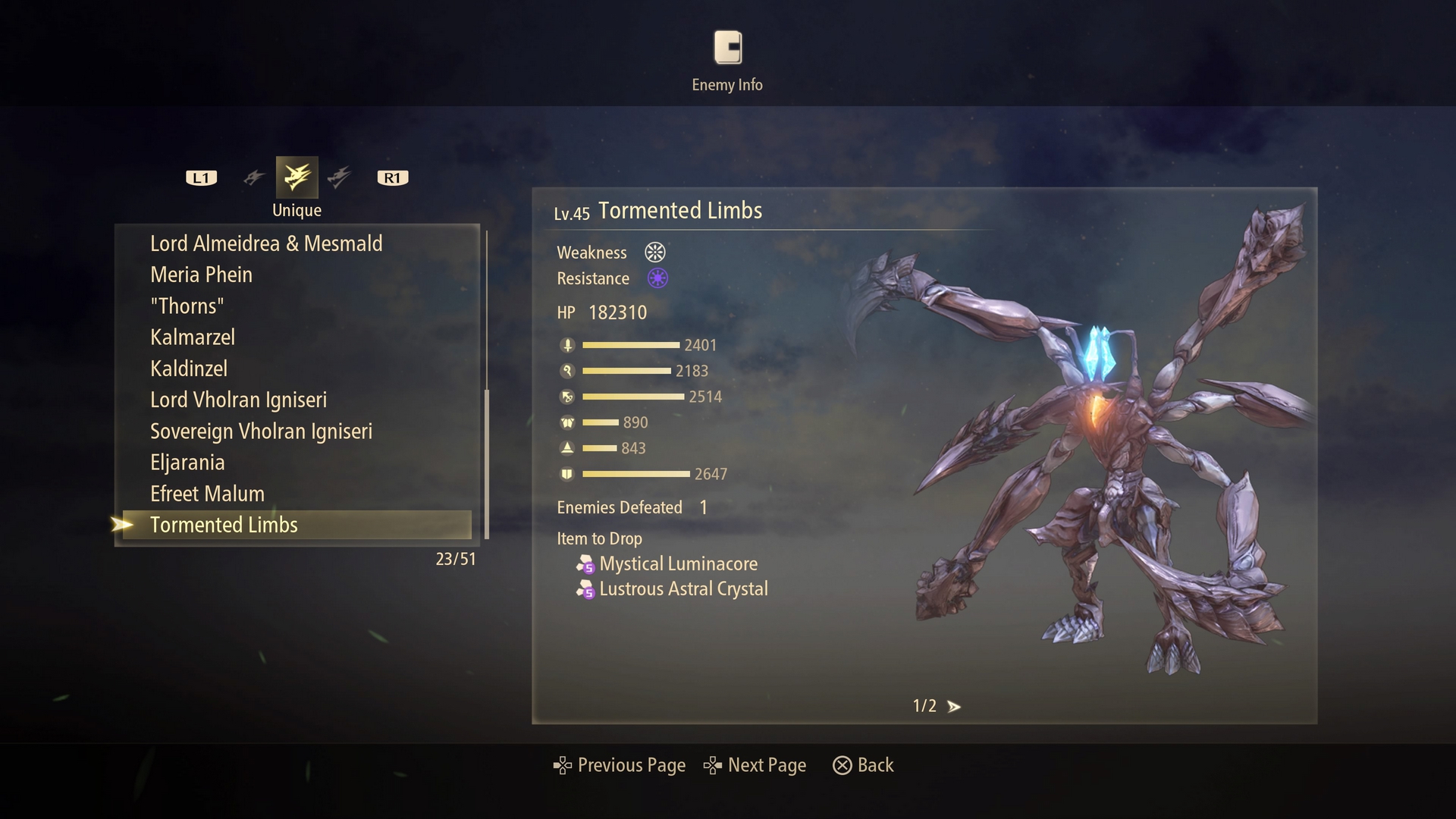1456x819 pixels.
Task: Open the "Thorns" enemy entry
Action: [x=187, y=306]
